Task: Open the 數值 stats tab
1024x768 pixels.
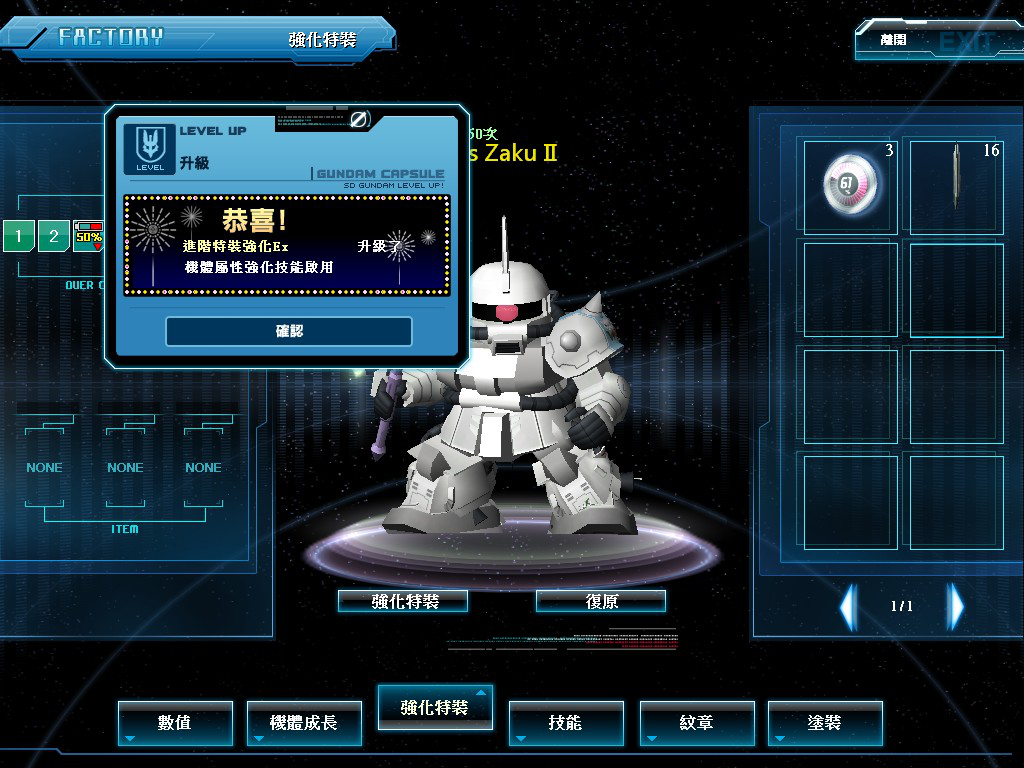Action: (175, 722)
